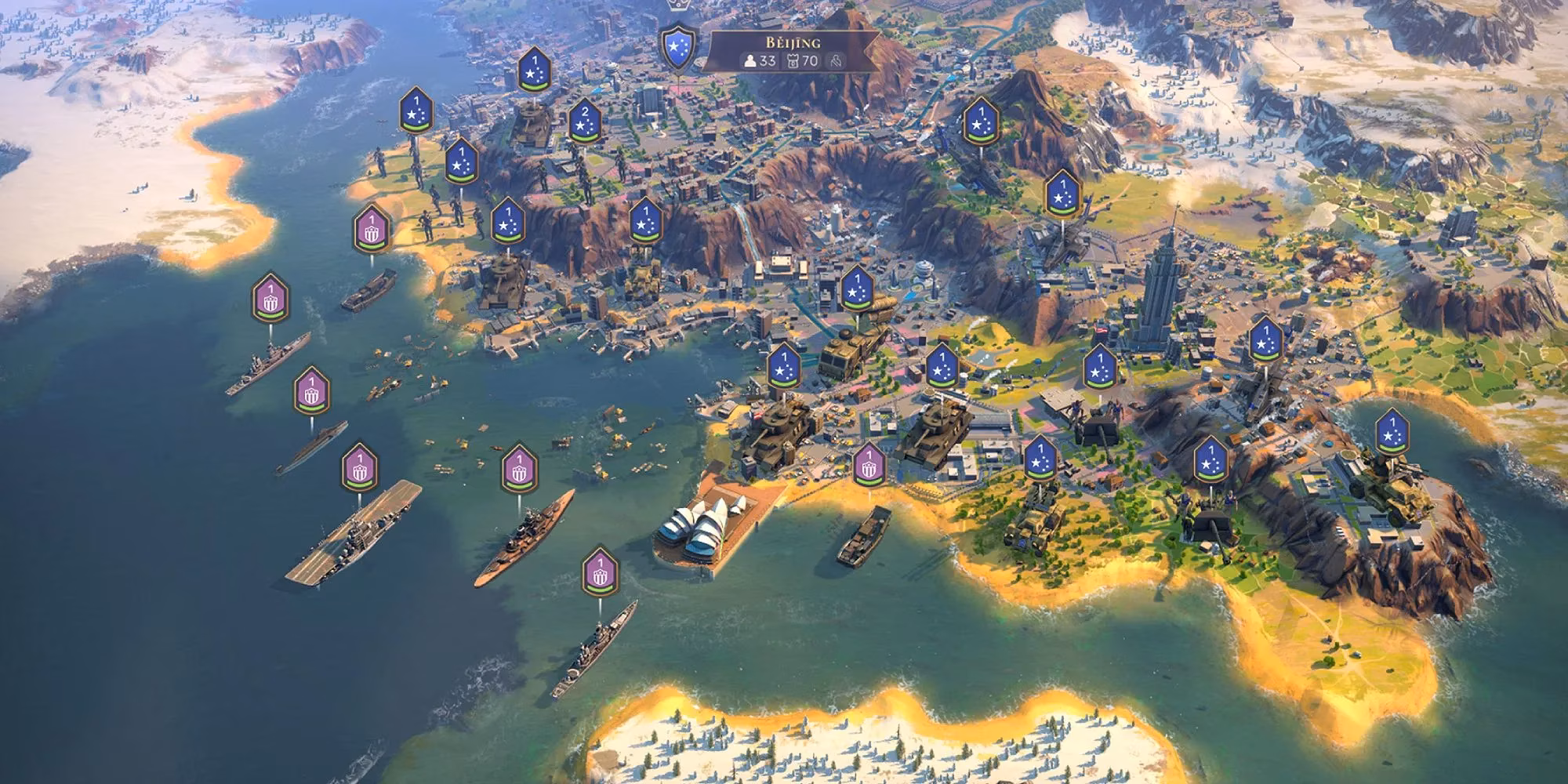The height and width of the screenshot is (784, 1568).
Task: Open the Beijing city banner
Action: 785,53
